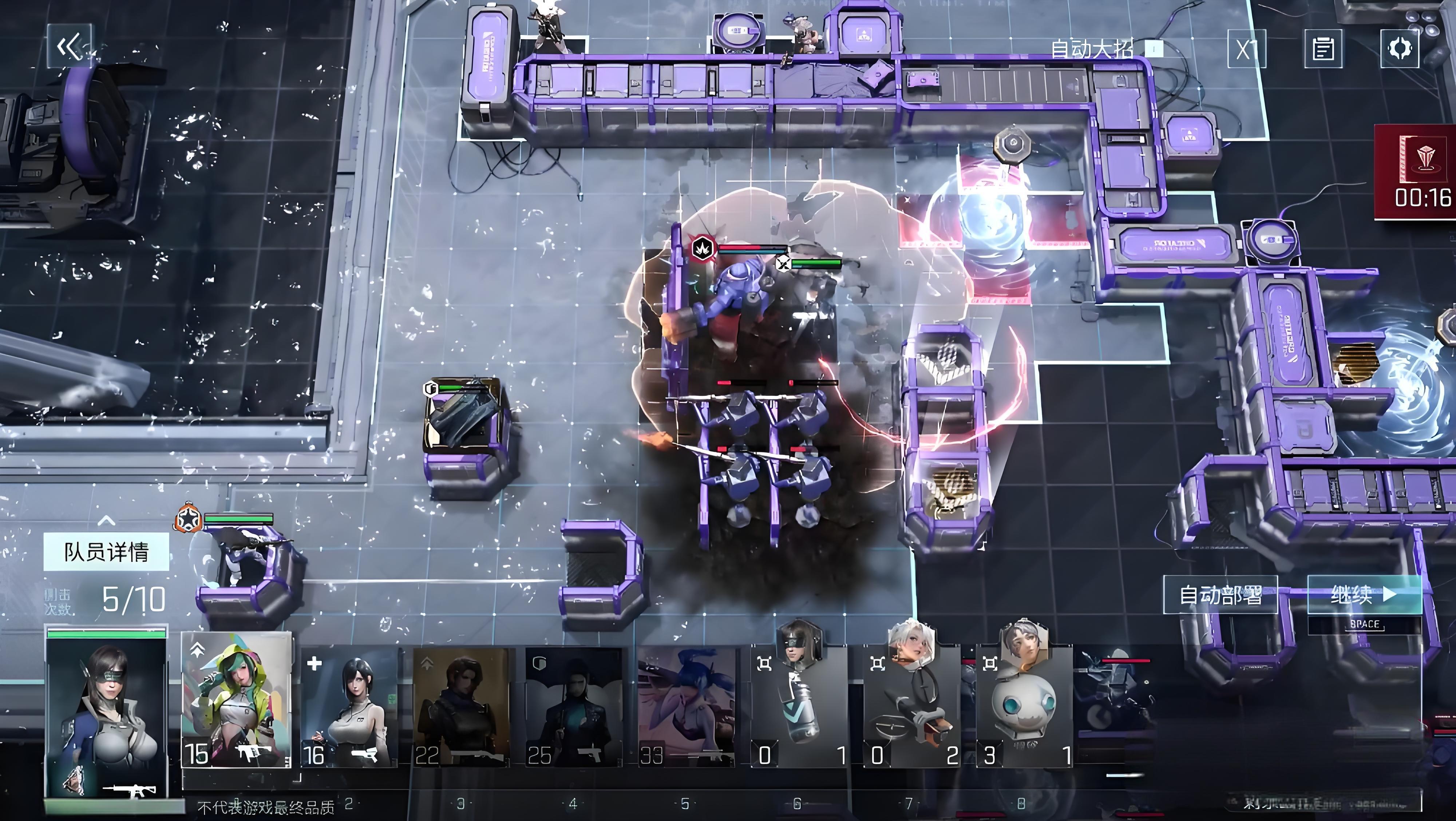Click the 继续 continue button
This screenshot has height=821, width=1456.
[1364, 594]
